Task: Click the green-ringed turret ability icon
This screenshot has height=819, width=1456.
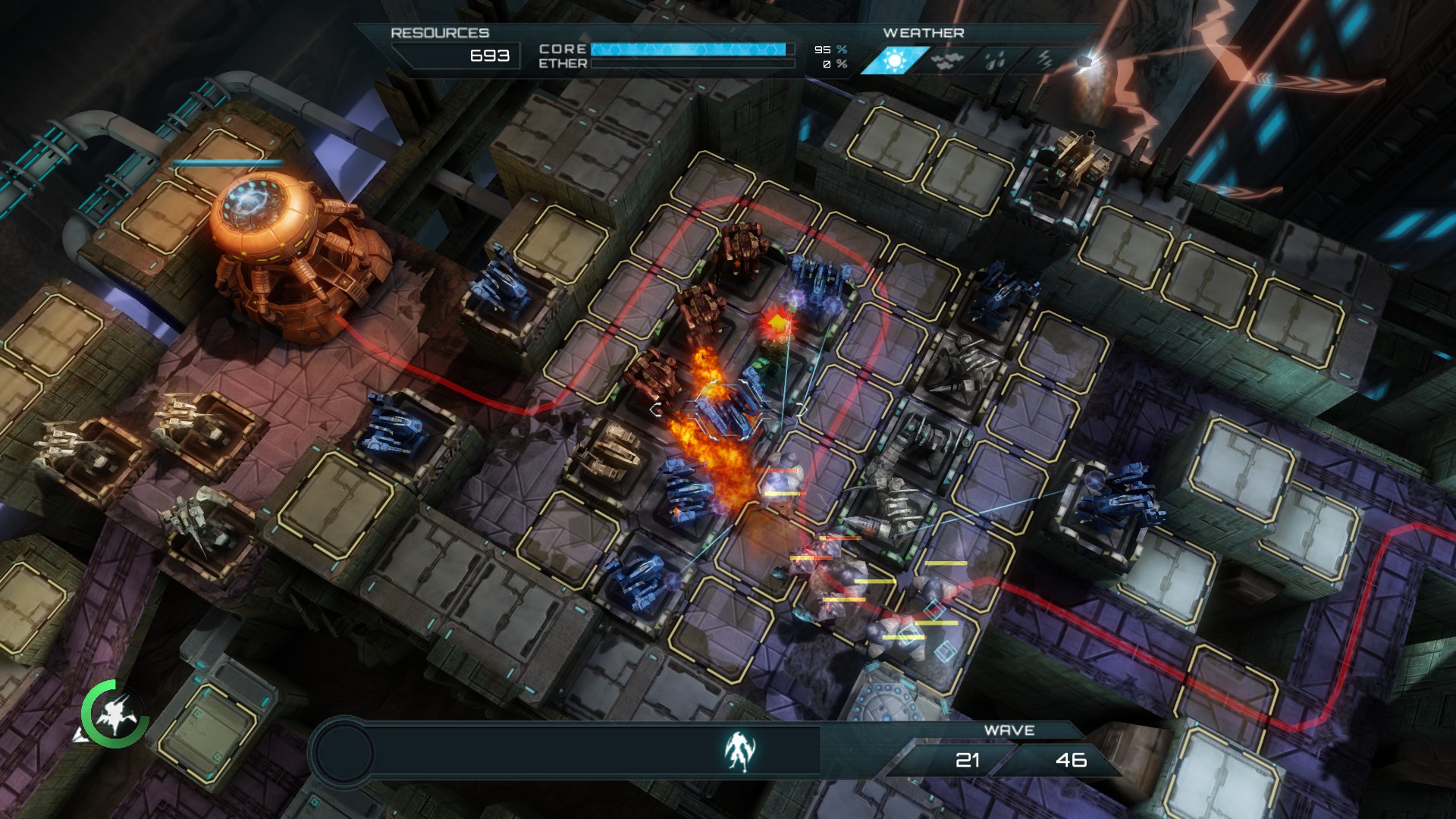Action: tap(115, 714)
